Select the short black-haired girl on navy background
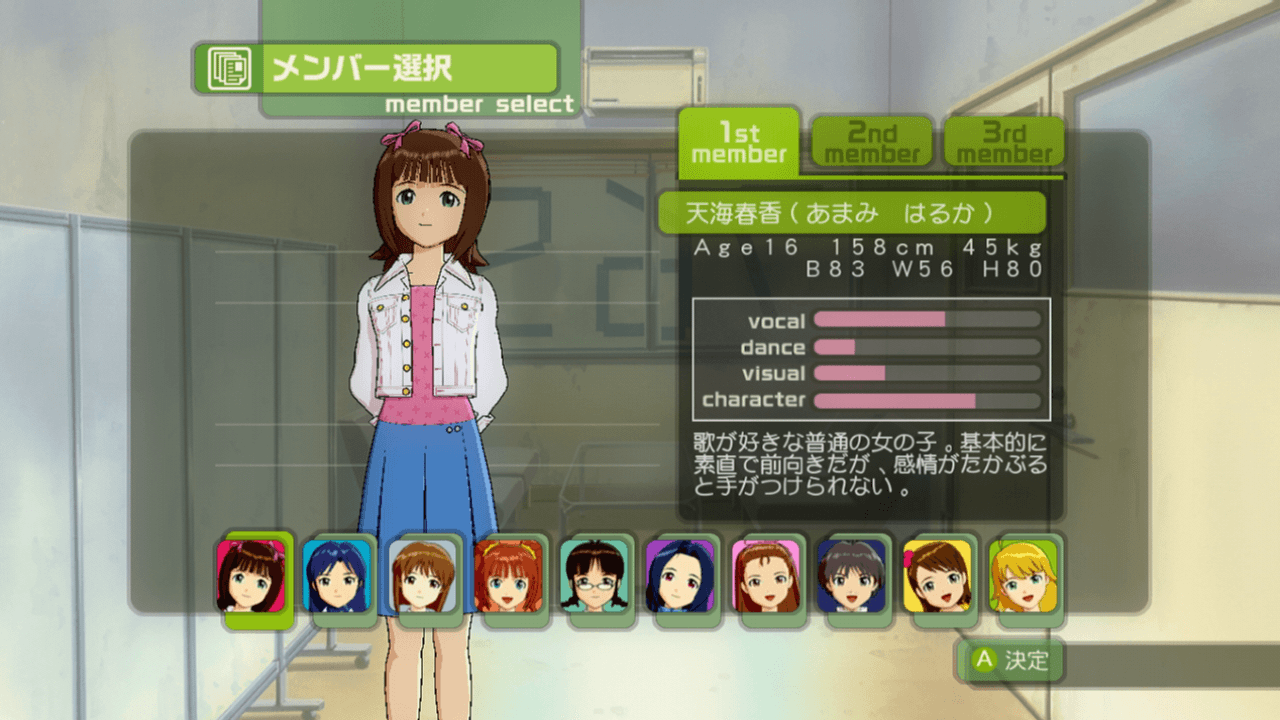The height and width of the screenshot is (720, 1280). (852, 576)
